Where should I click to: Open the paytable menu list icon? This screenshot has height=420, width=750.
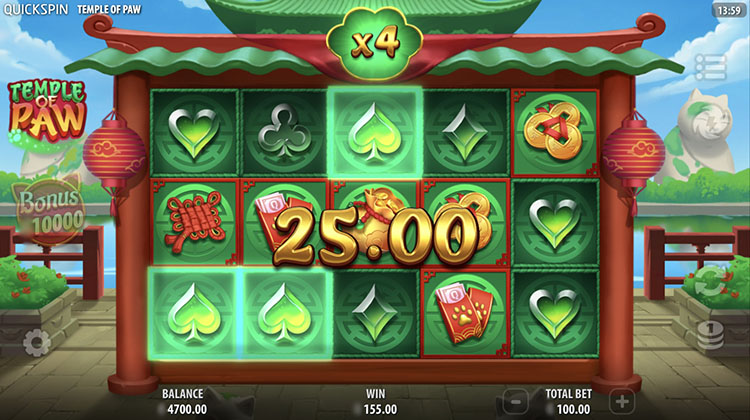pyautogui.click(x=710, y=68)
